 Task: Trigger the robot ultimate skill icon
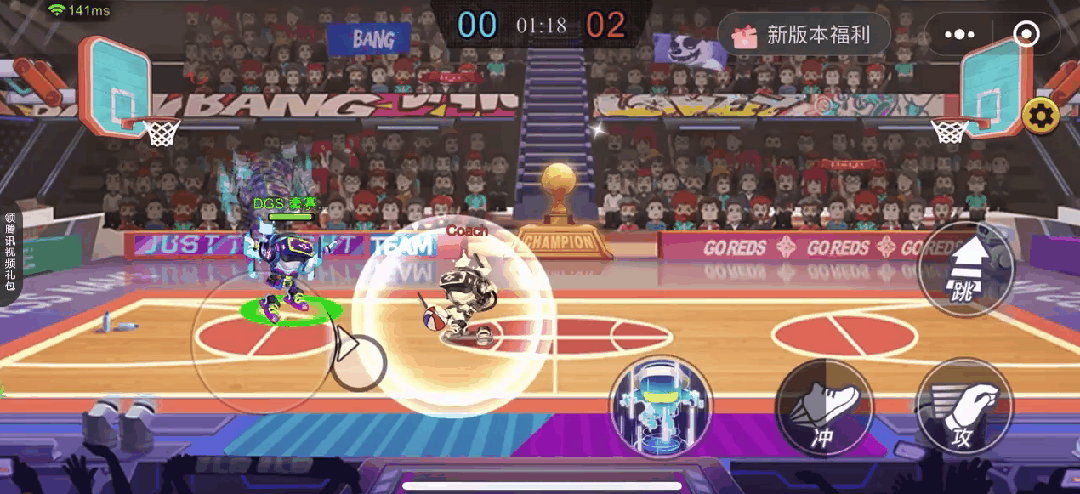[661, 400]
